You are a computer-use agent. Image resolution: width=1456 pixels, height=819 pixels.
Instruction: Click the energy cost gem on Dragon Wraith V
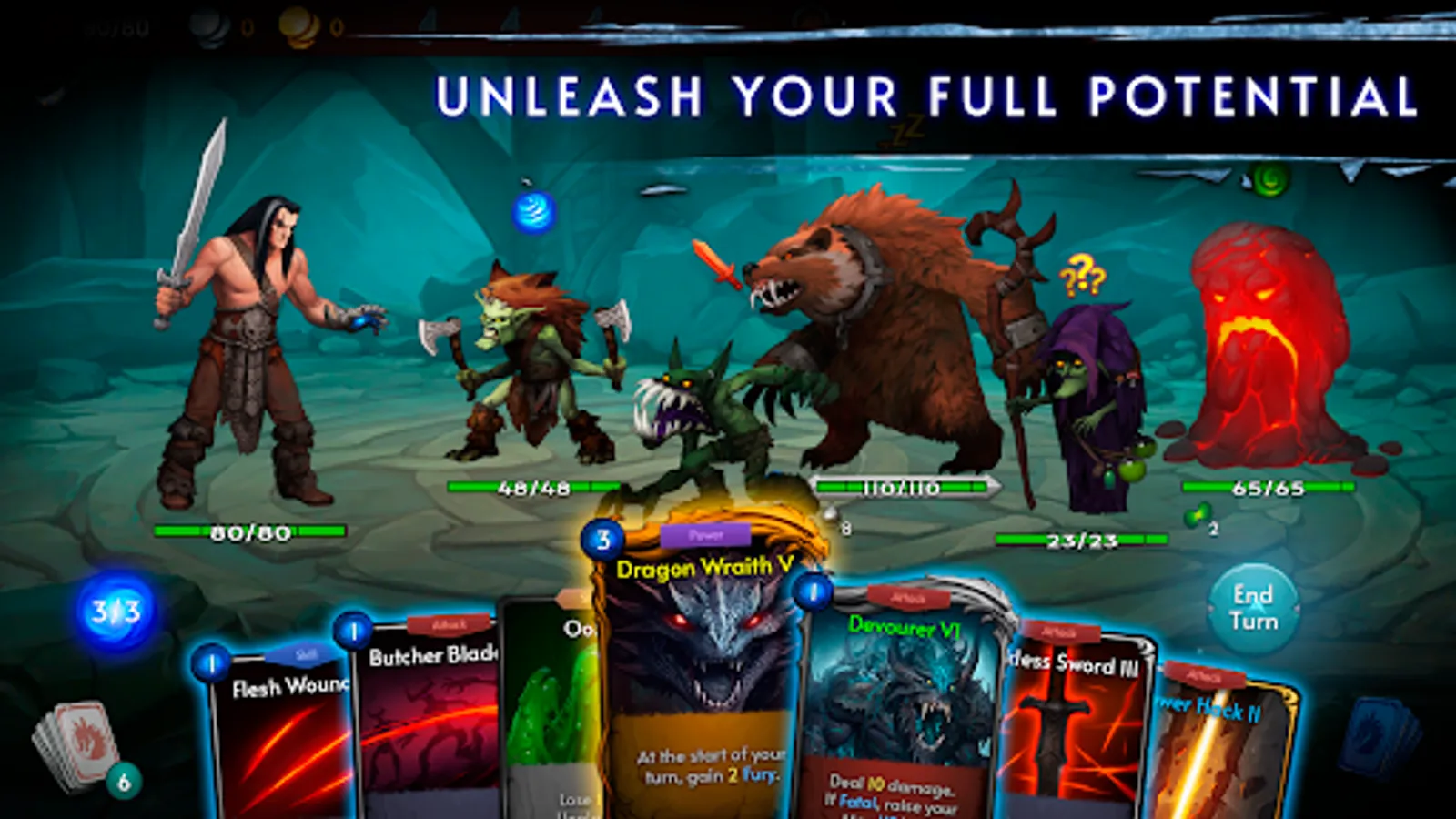602,537
